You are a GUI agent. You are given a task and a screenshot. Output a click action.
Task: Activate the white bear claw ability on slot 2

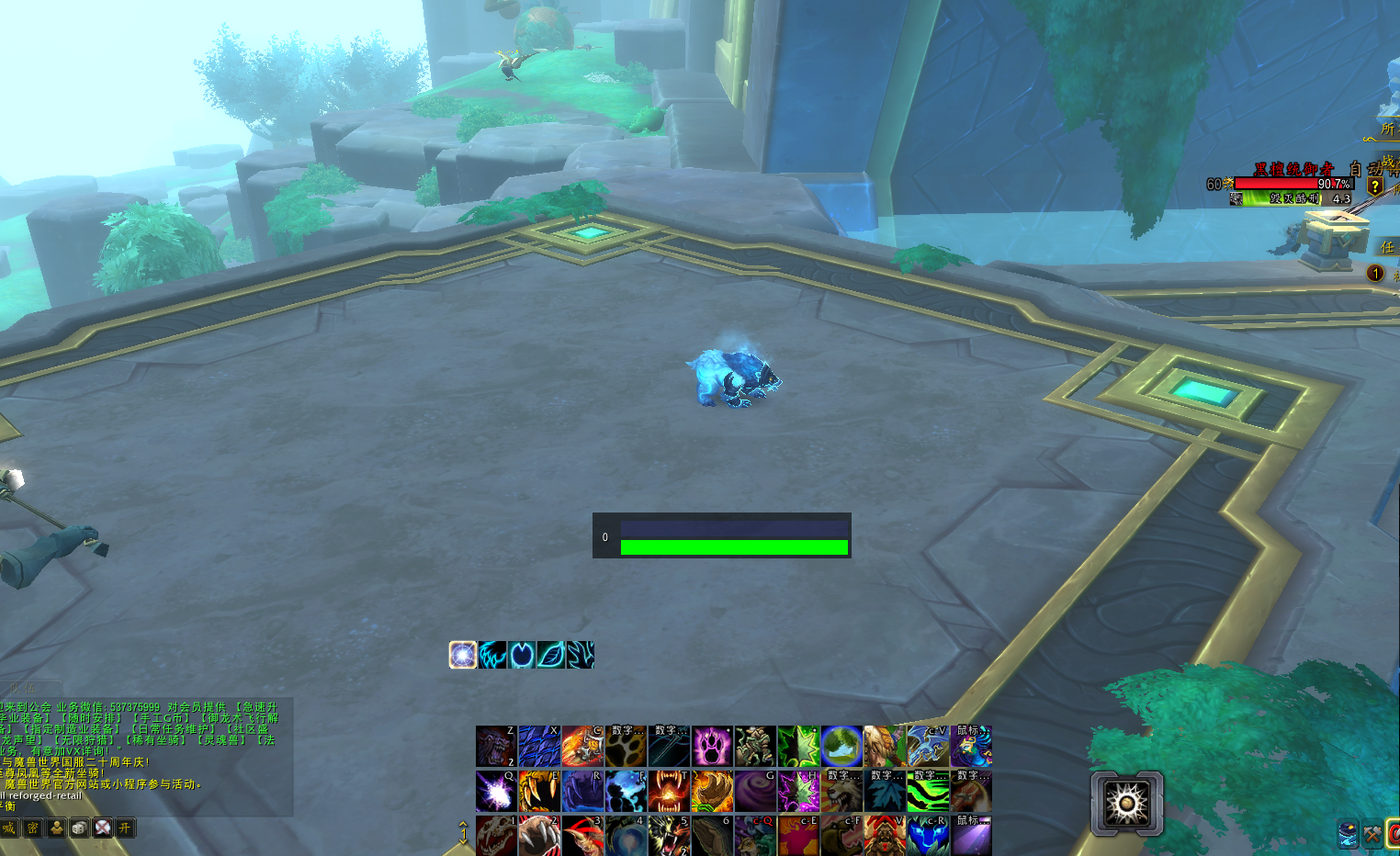coord(539,835)
